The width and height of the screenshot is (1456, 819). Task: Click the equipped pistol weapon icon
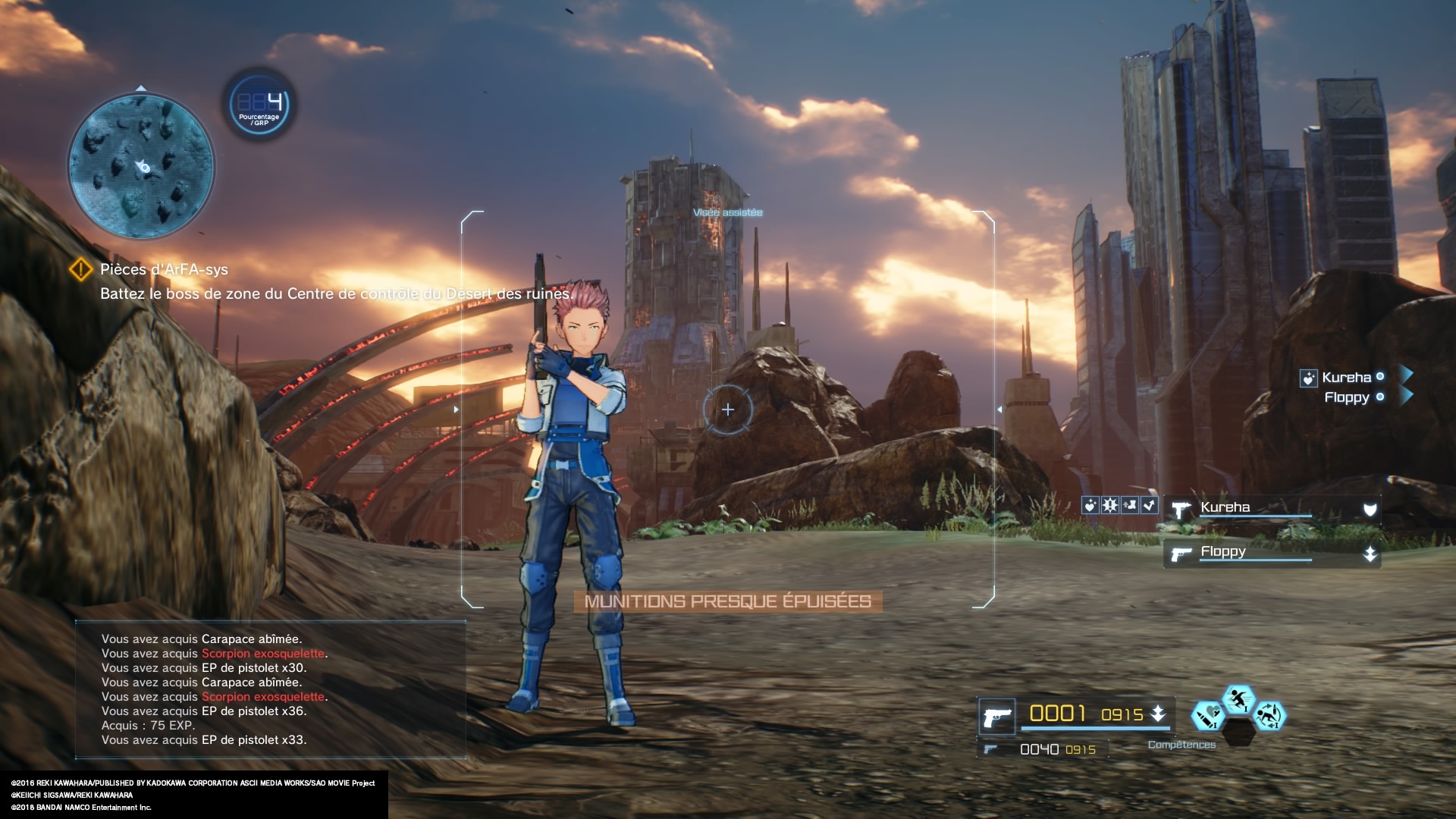point(996,716)
